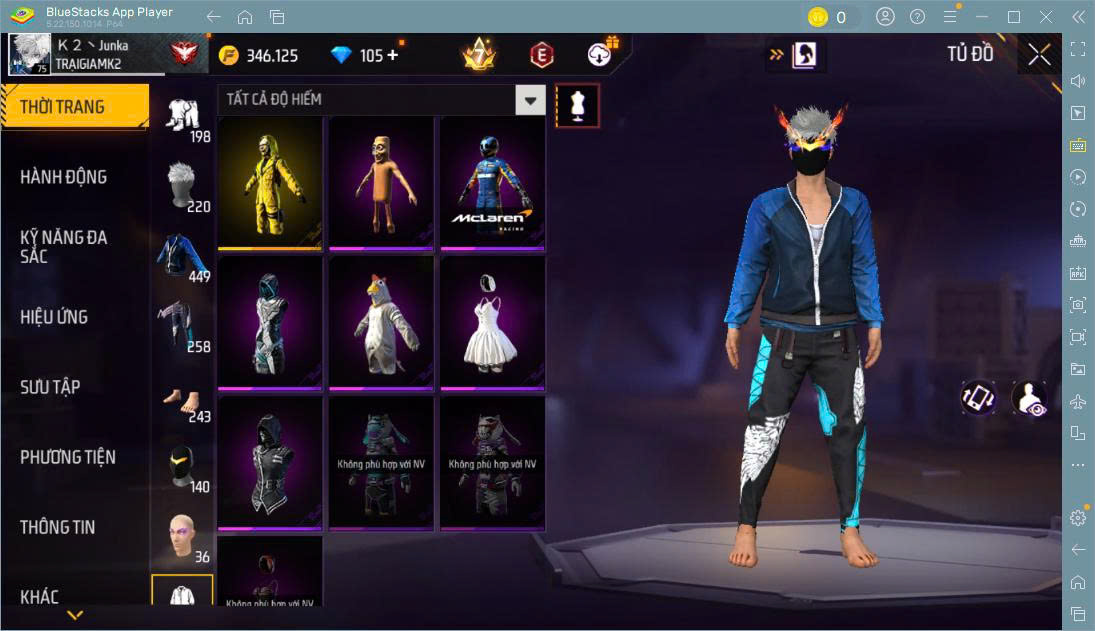Viewport: 1095px width, 631px height.
Task: Choose the yellow hazmat suit outfit
Action: coord(270,183)
